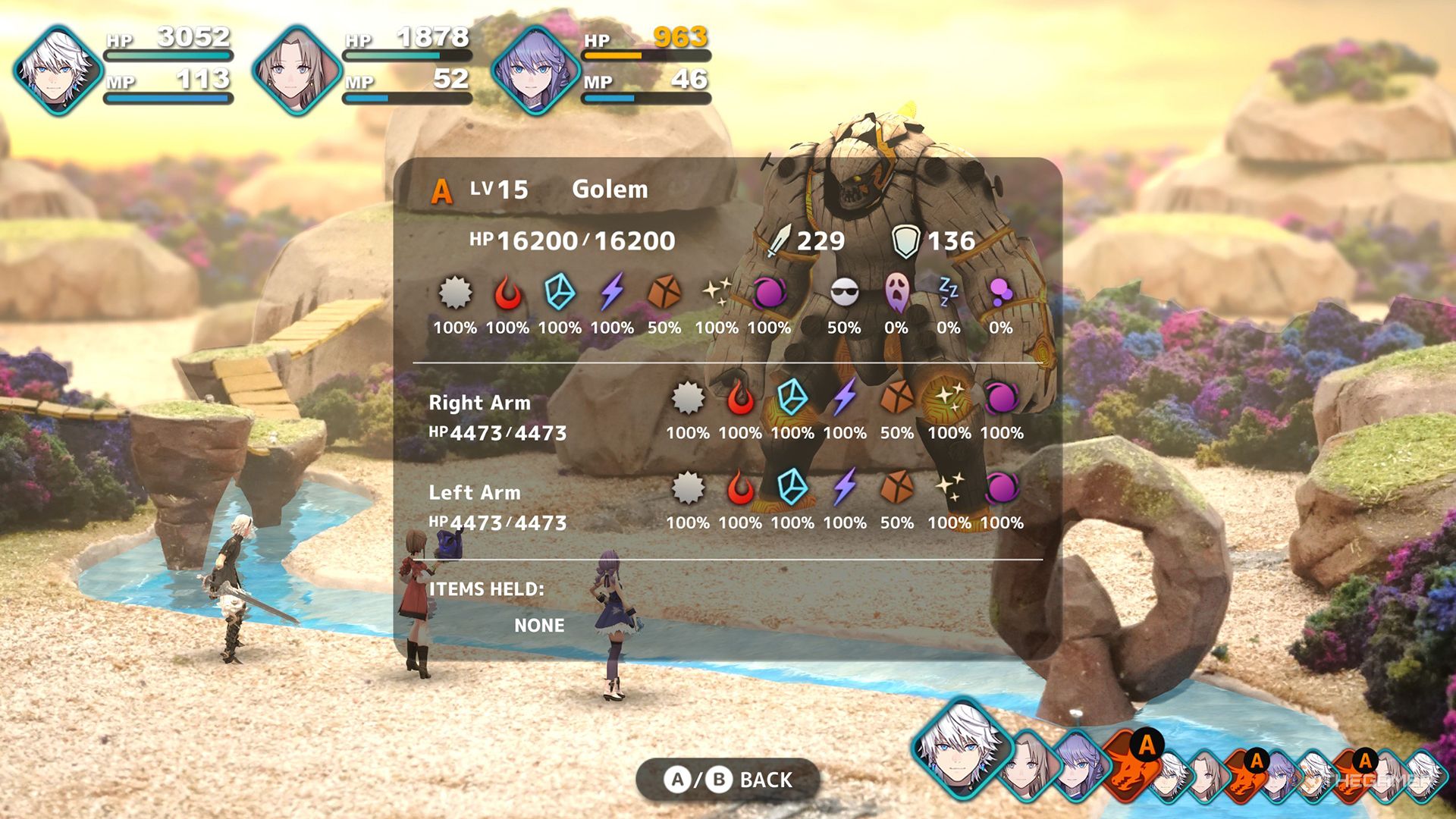
Task: Click the Golem's sword attack stat icon
Action: 780,241
